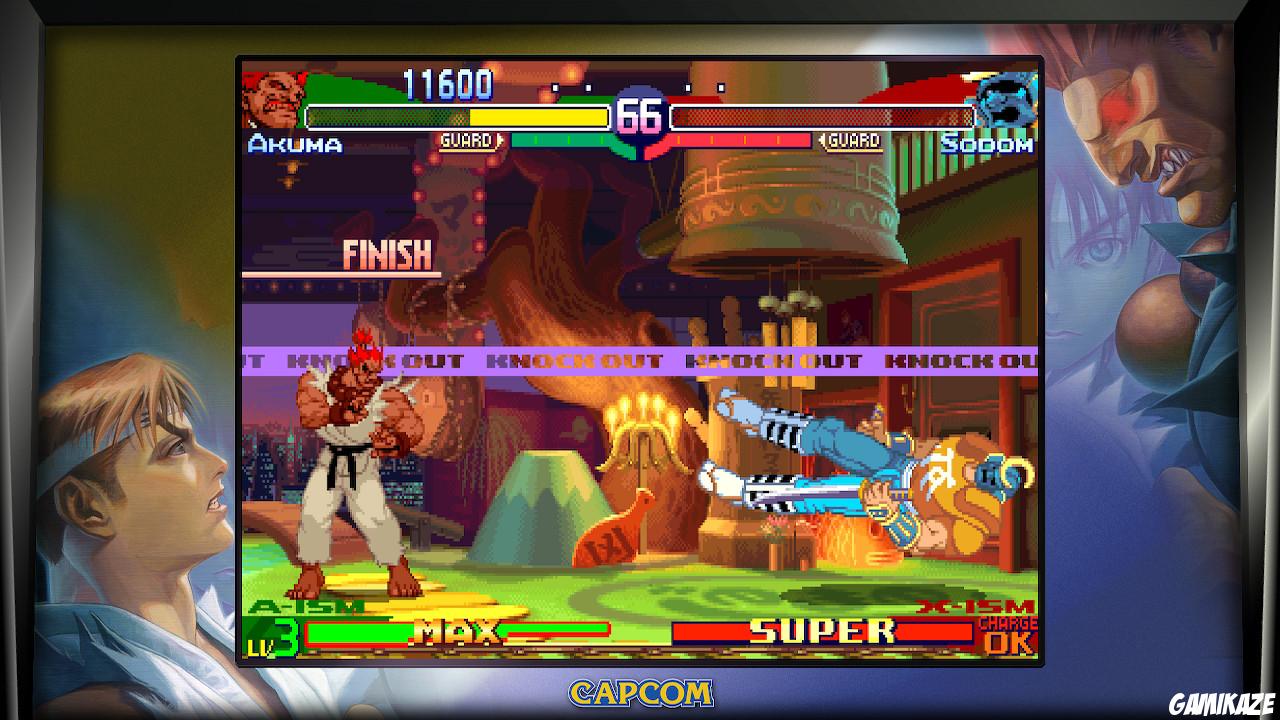Click the CAPCOM logo

(x=640, y=692)
